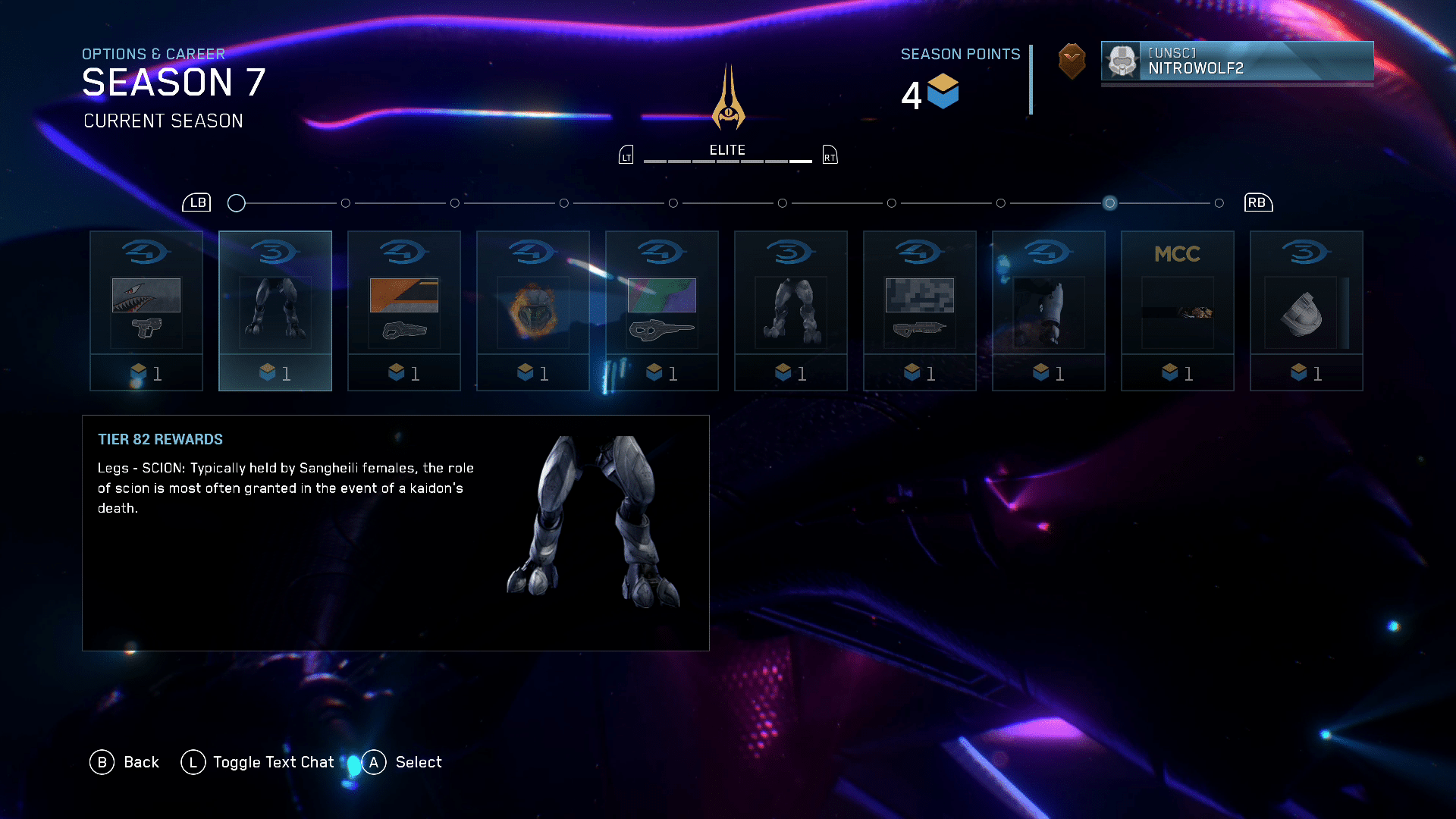Screen dimensions: 1456x819
Task: Select the shark-teeth pistol skin reward
Action: (x=146, y=311)
